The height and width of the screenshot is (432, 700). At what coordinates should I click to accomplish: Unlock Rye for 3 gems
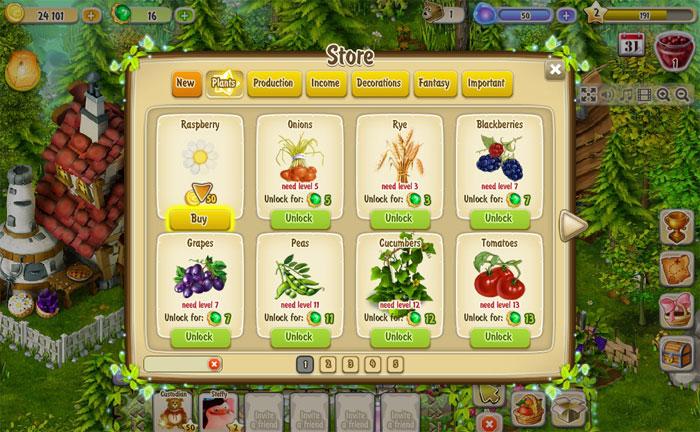pyautogui.click(x=398, y=218)
